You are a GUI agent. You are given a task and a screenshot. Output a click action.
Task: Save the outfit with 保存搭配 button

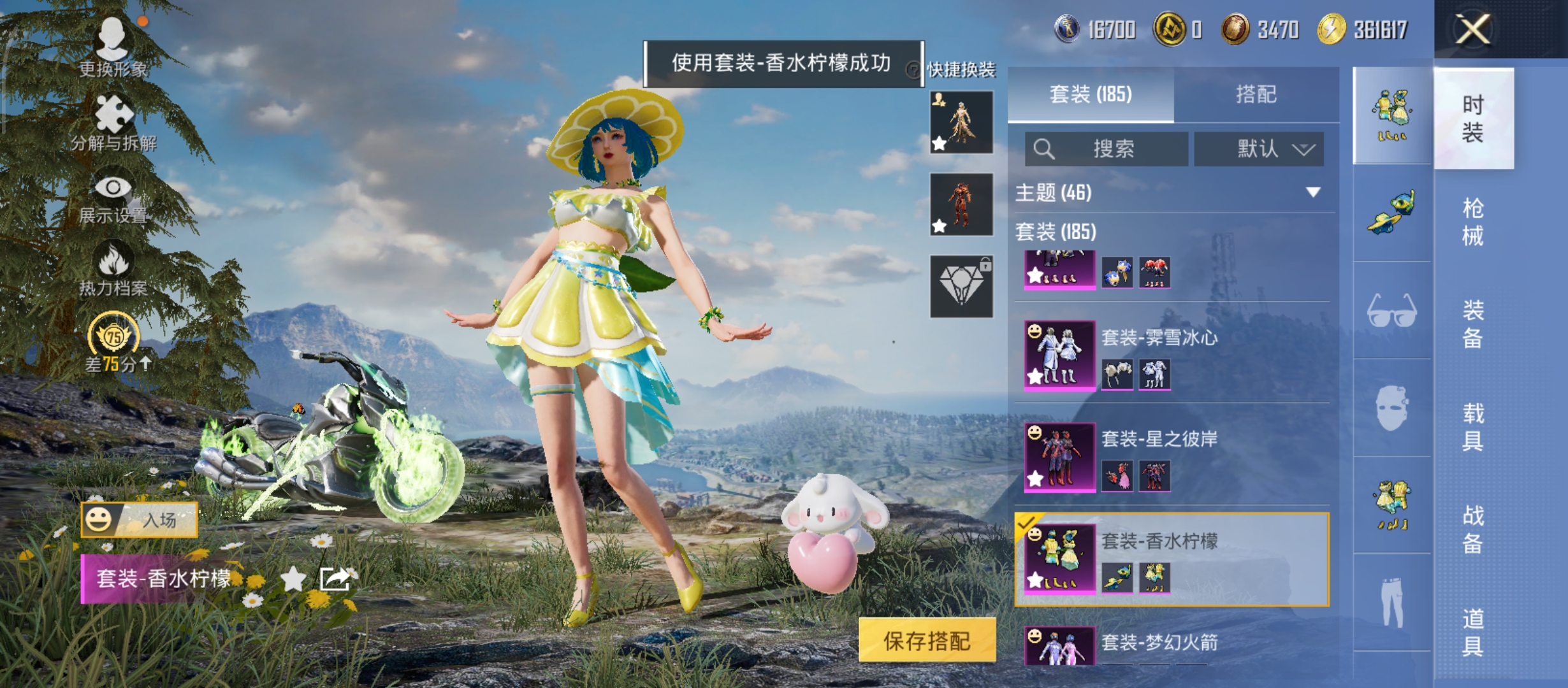(927, 640)
